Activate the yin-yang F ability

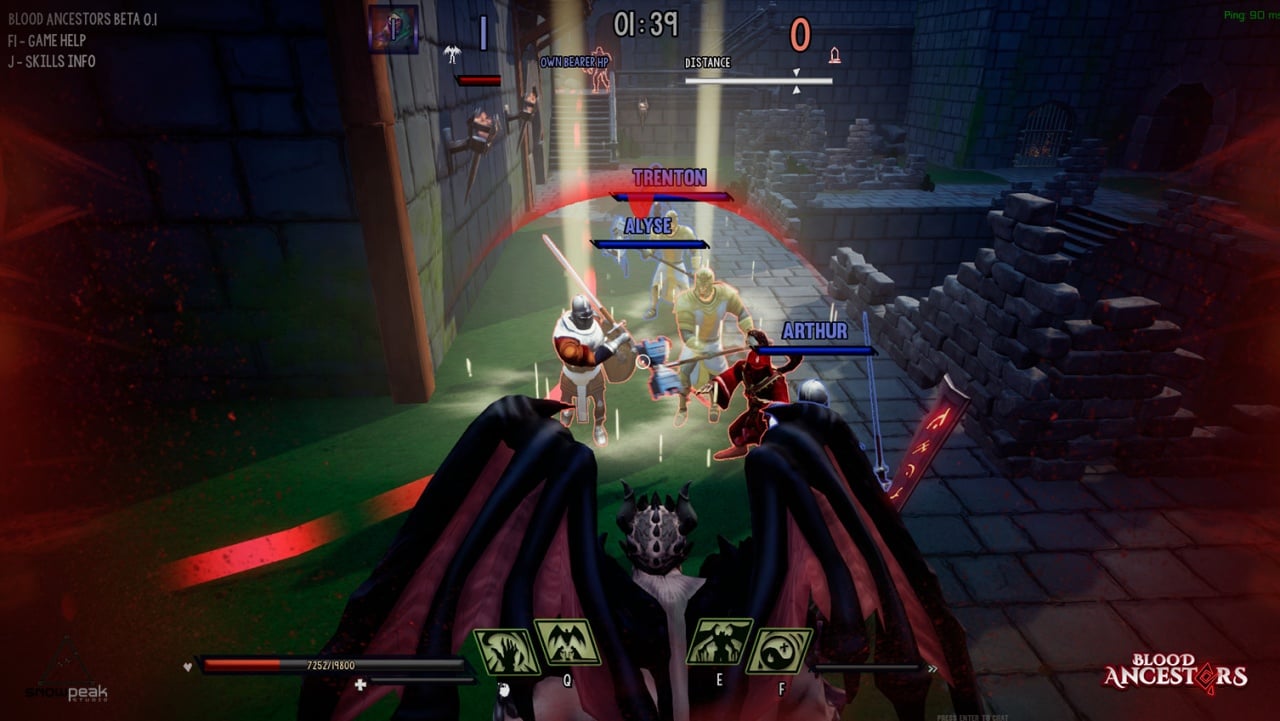(x=779, y=650)
